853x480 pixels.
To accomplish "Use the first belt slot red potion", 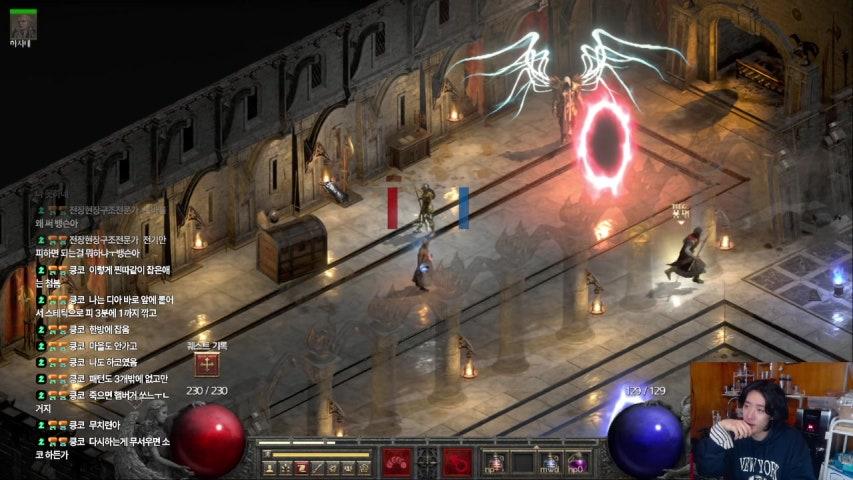I will point(496,463).
